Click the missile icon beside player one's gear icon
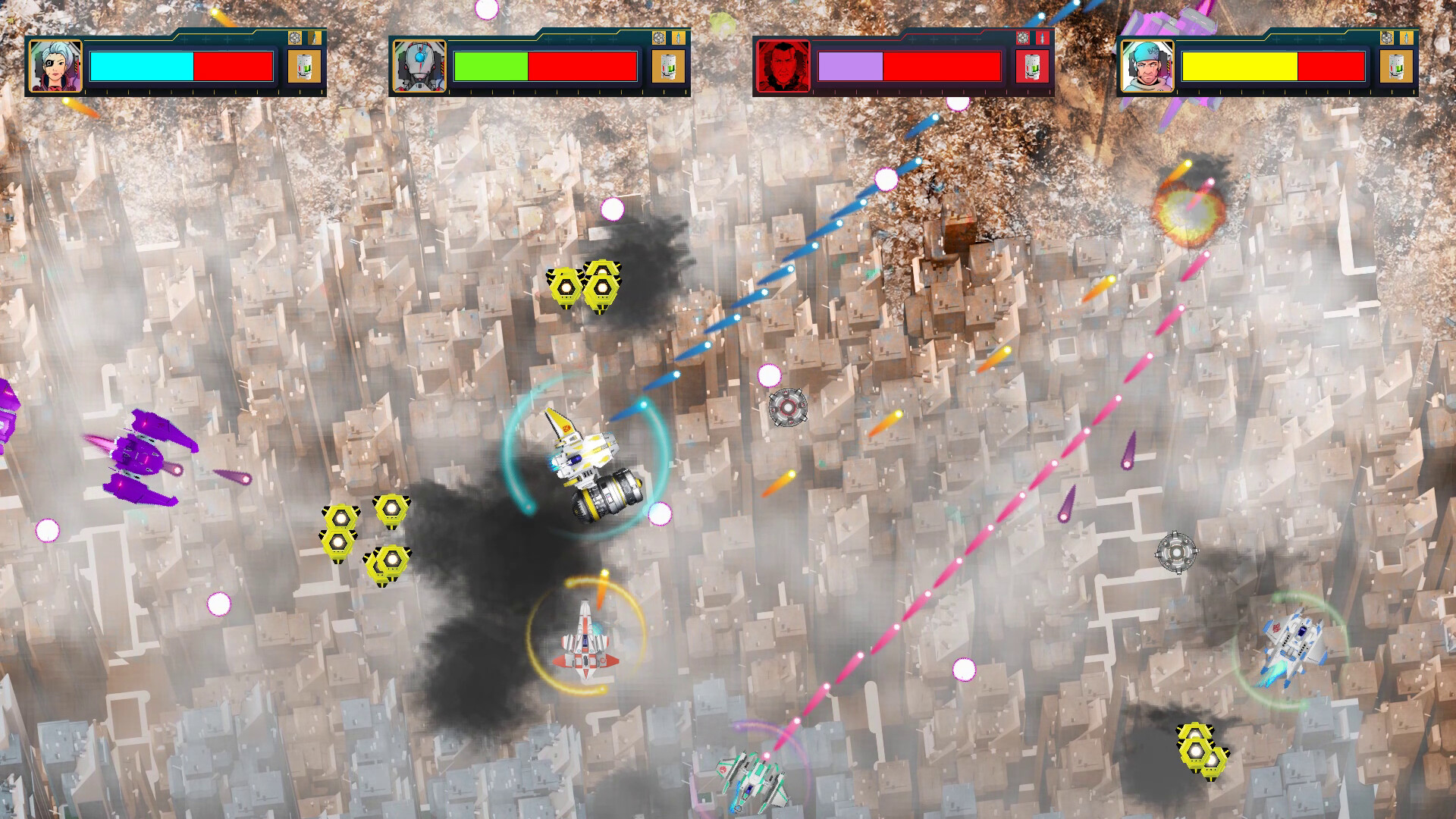The height and width of the screenshot is (819, 1456). pos(315,38)
